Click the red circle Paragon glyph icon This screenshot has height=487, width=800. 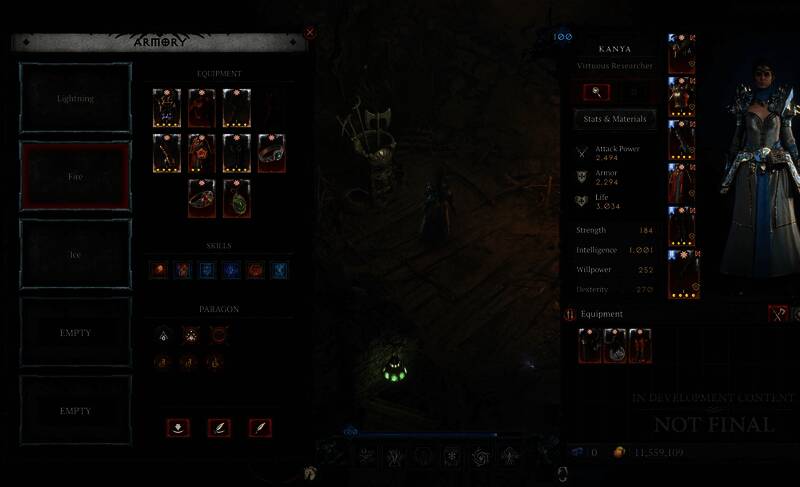point(219,337)
